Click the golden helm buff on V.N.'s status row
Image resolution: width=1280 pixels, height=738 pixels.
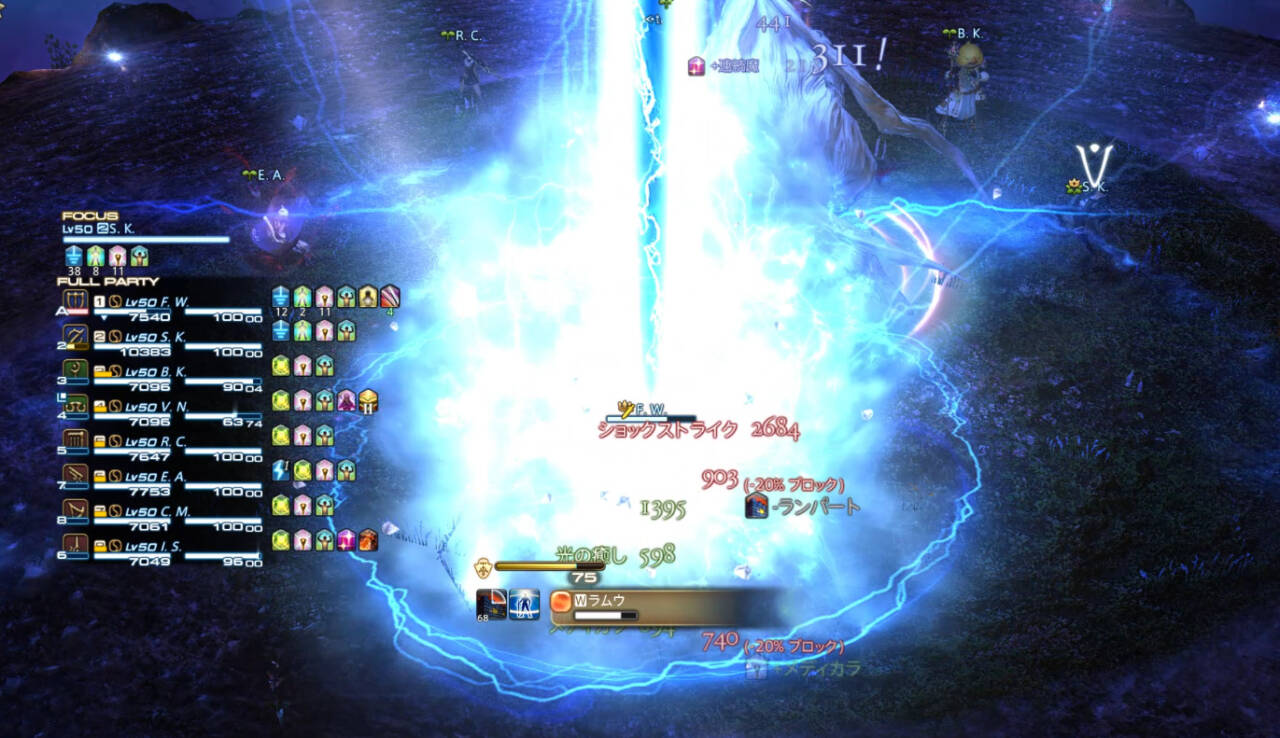click(367, 403)
